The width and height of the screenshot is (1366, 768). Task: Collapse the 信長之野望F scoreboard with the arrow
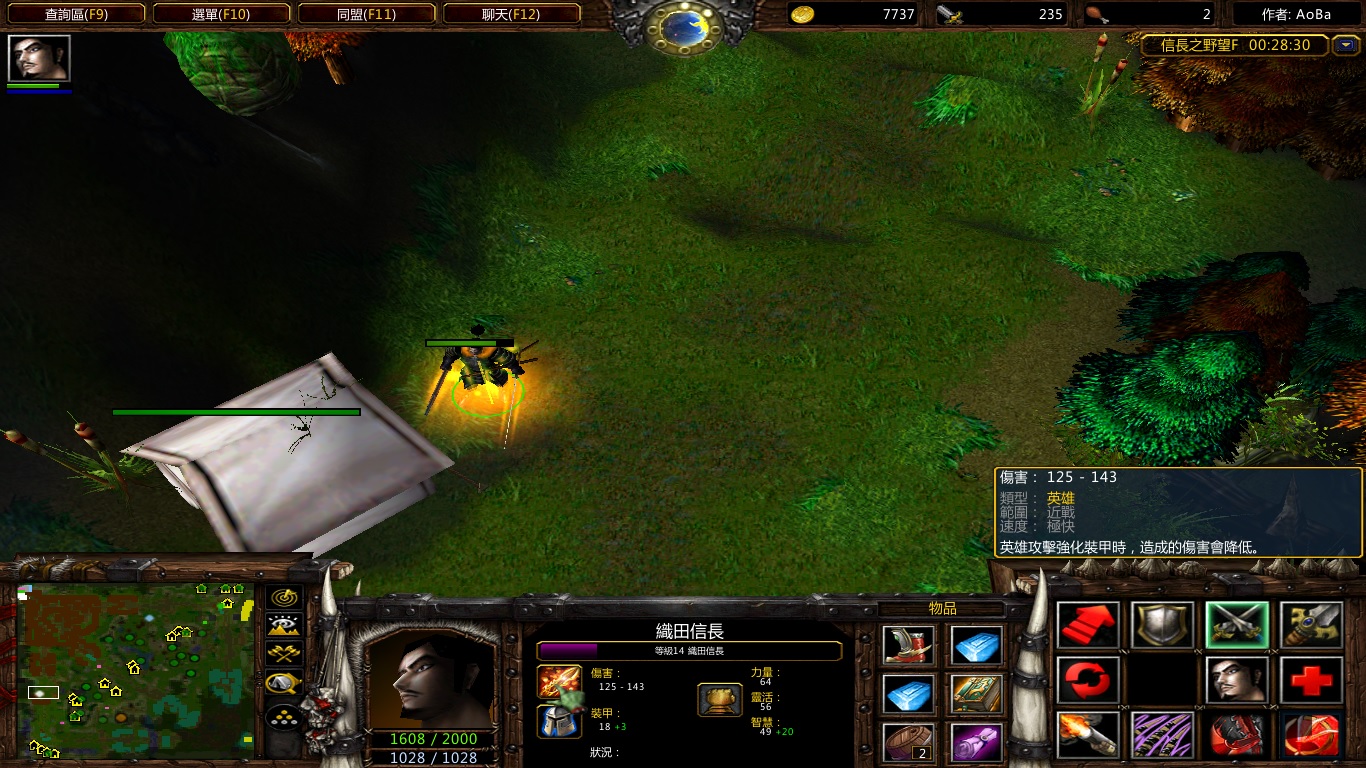pos(1346,45)
